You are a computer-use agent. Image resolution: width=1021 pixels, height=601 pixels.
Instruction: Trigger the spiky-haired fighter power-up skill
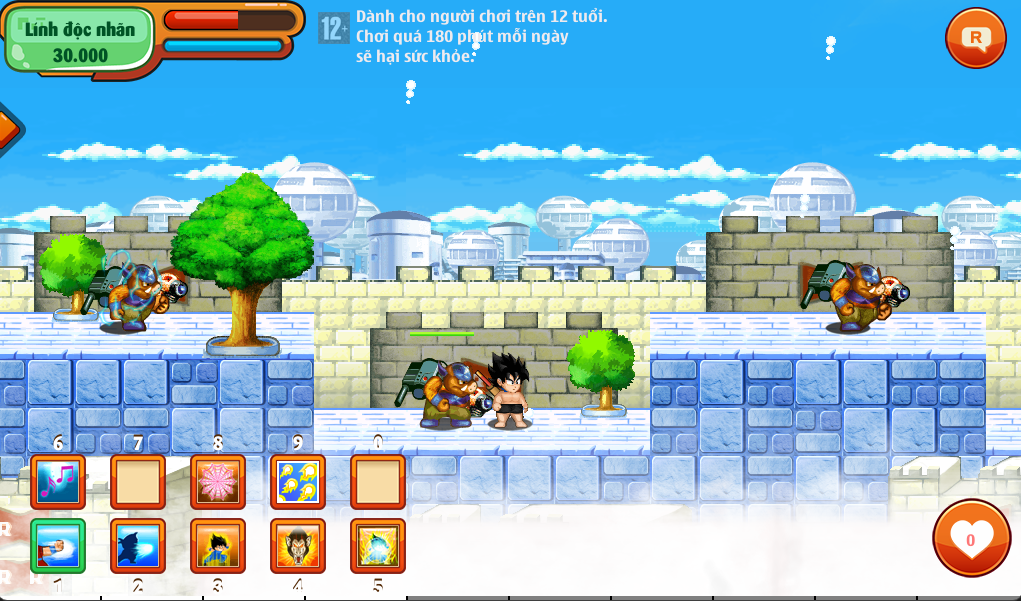tap(217, 546)
